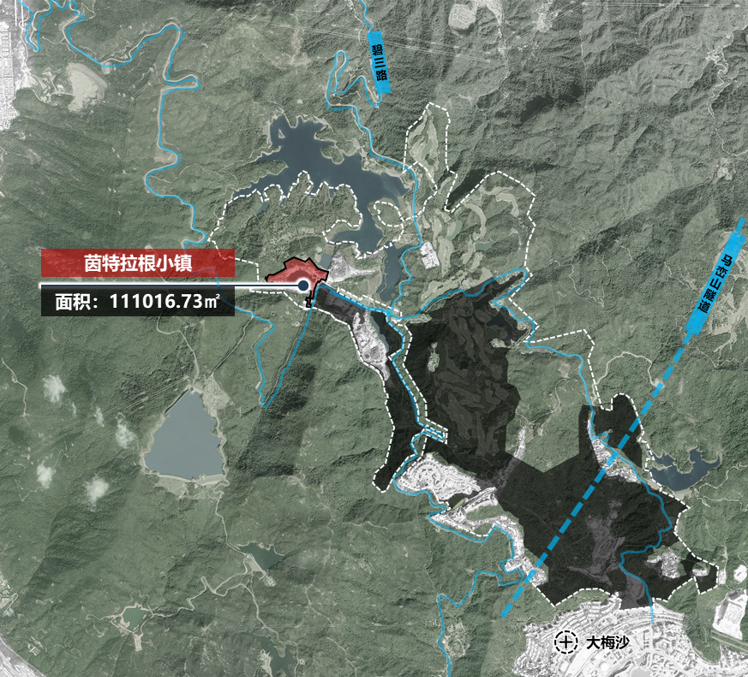
Task: Select the red 茵特拉根小镇 label
Action: click(x=138, y=263)
